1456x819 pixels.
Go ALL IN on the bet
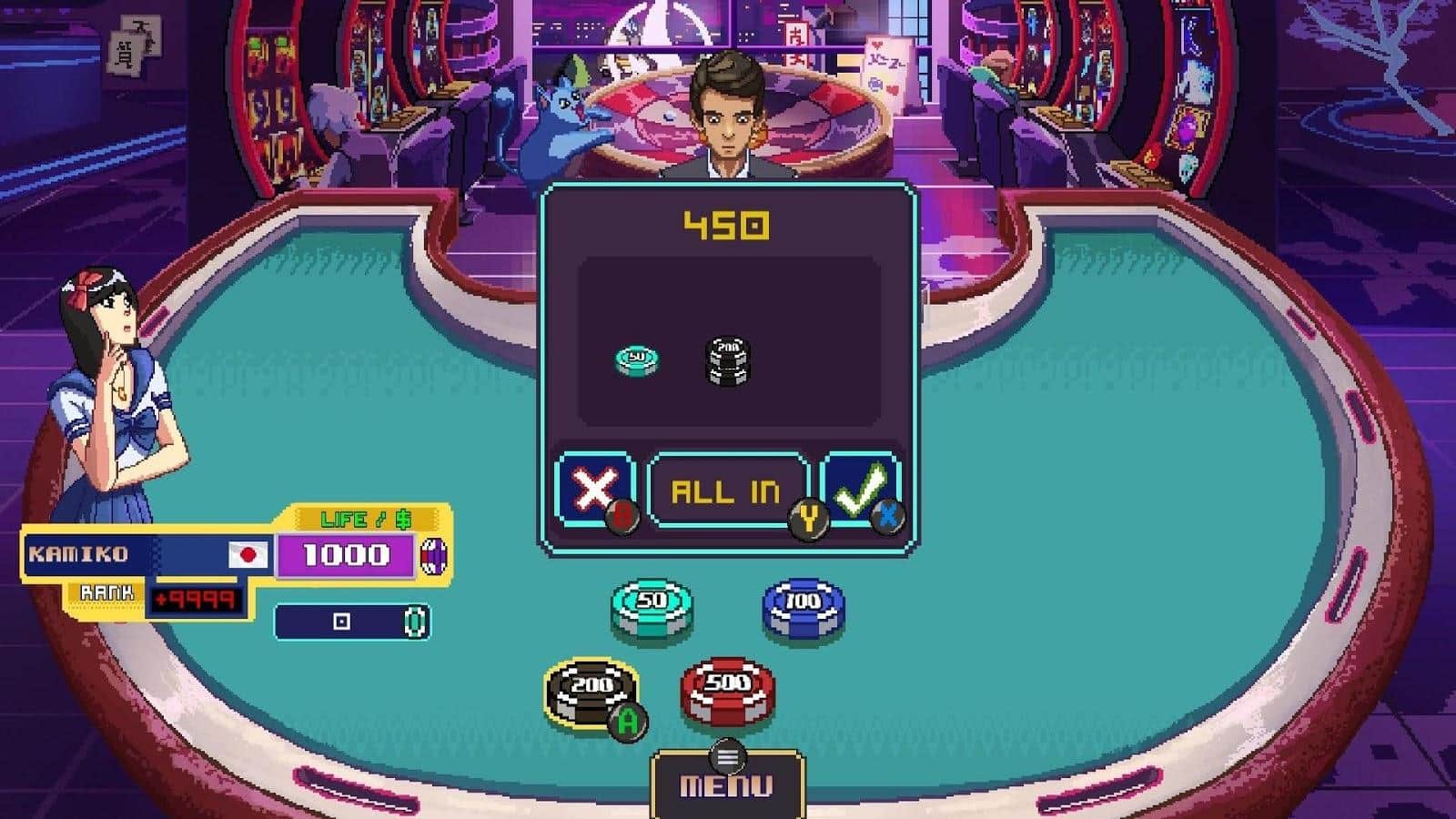point(726,491)
